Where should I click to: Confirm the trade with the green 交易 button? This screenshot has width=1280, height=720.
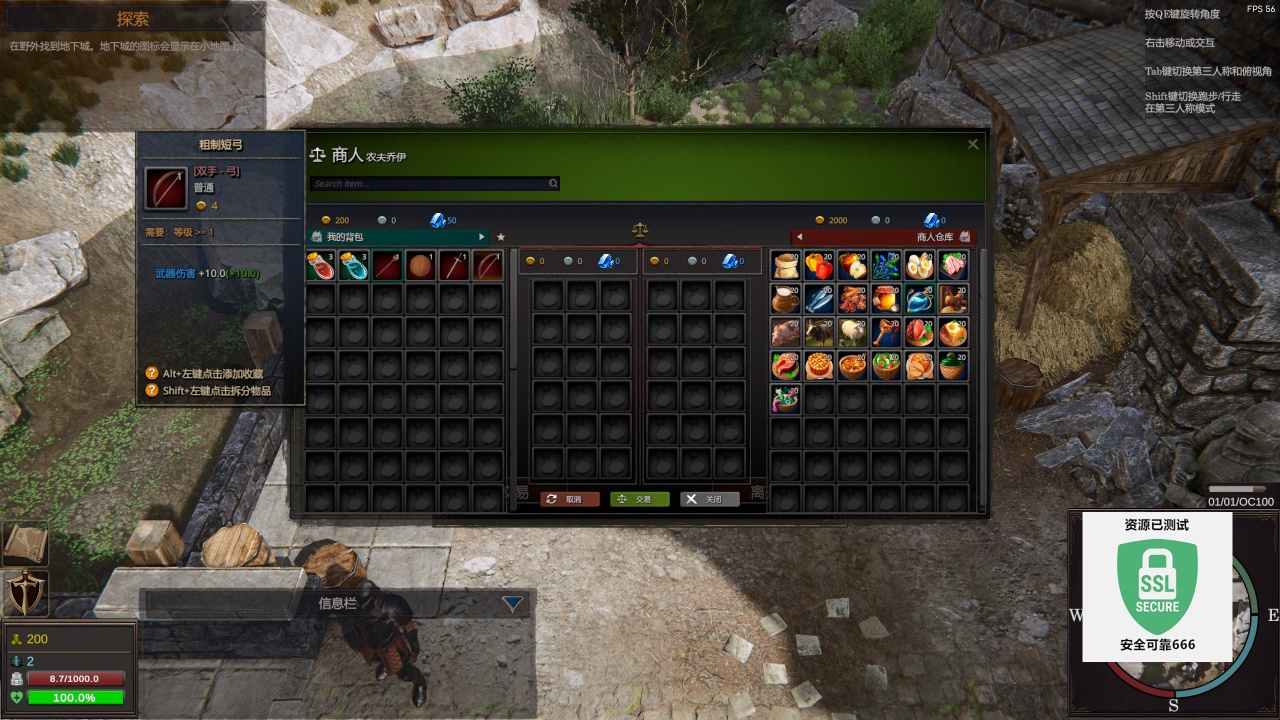click(639, 499)
